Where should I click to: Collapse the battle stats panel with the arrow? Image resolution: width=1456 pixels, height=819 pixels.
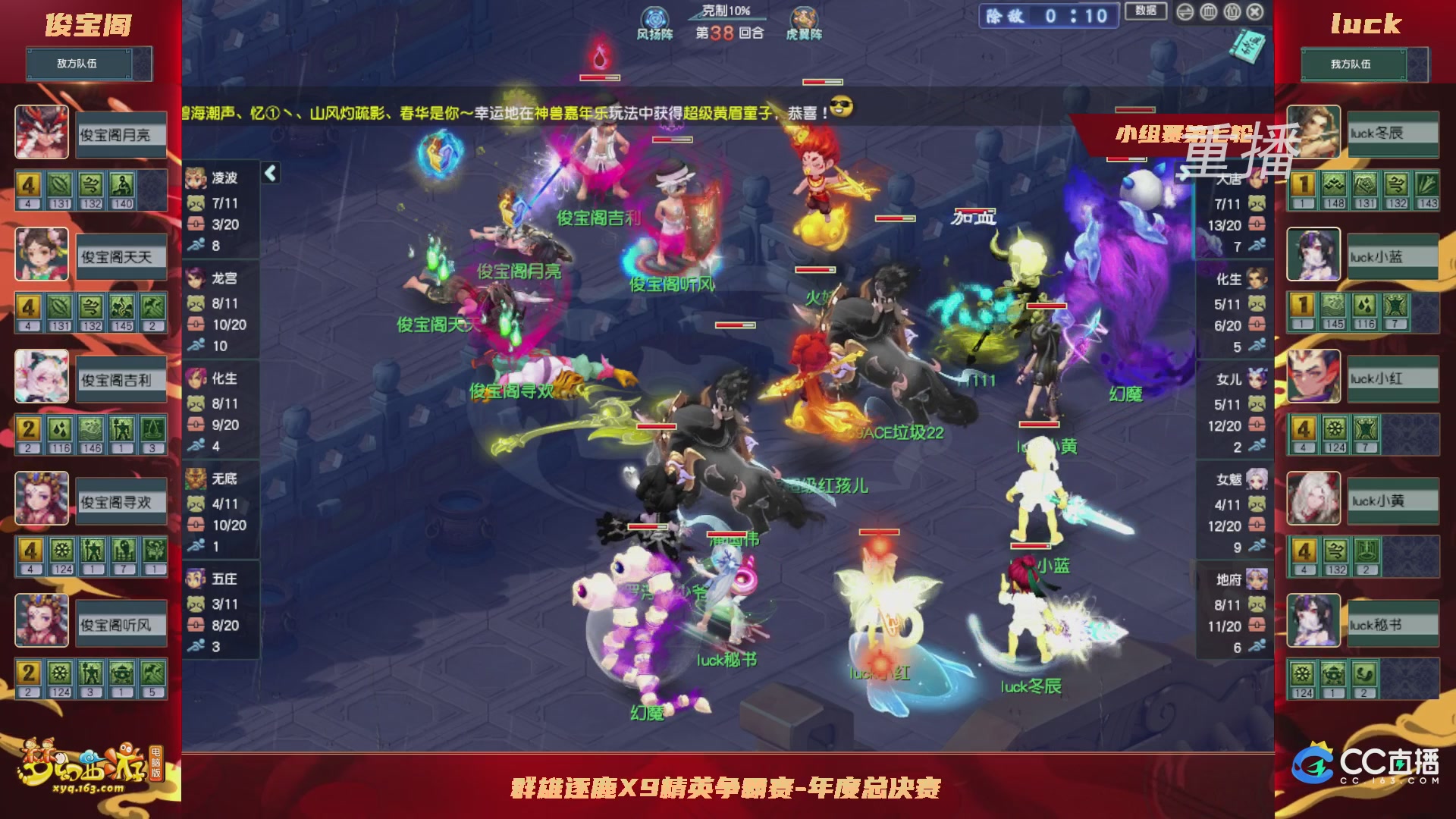270,174
